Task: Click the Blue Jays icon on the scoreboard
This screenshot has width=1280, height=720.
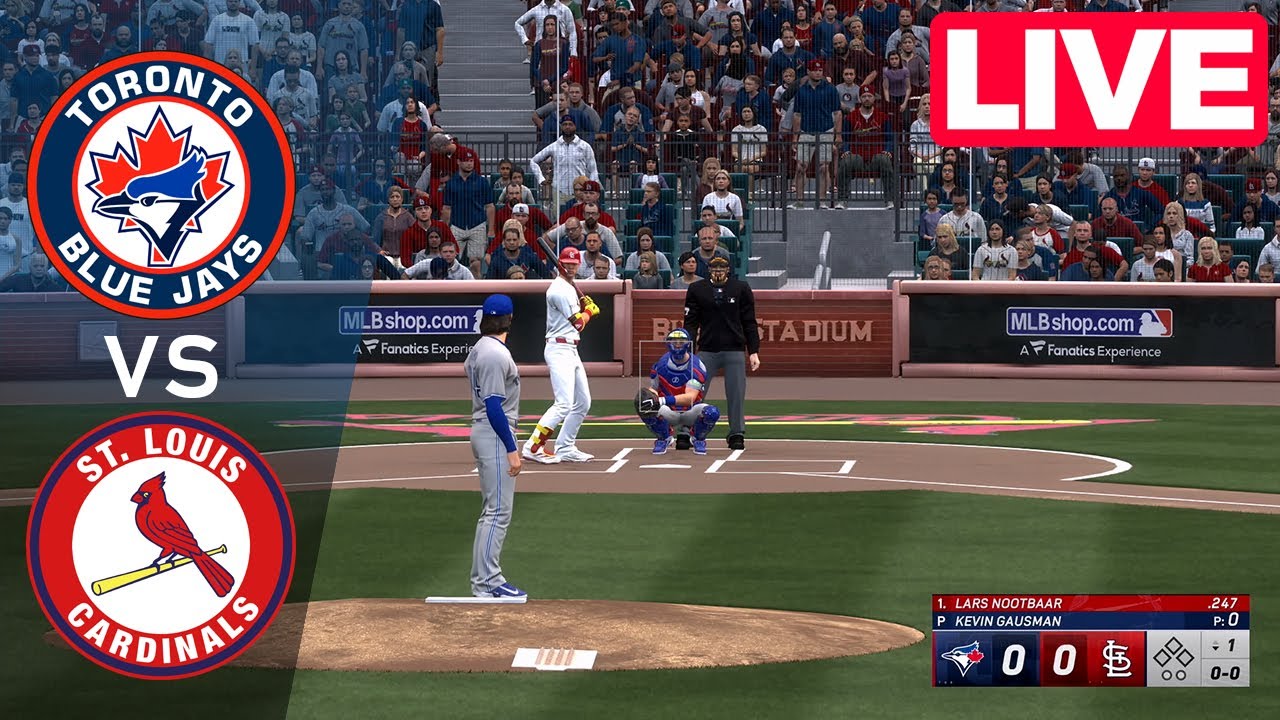Action: click(x=964, y=658)
